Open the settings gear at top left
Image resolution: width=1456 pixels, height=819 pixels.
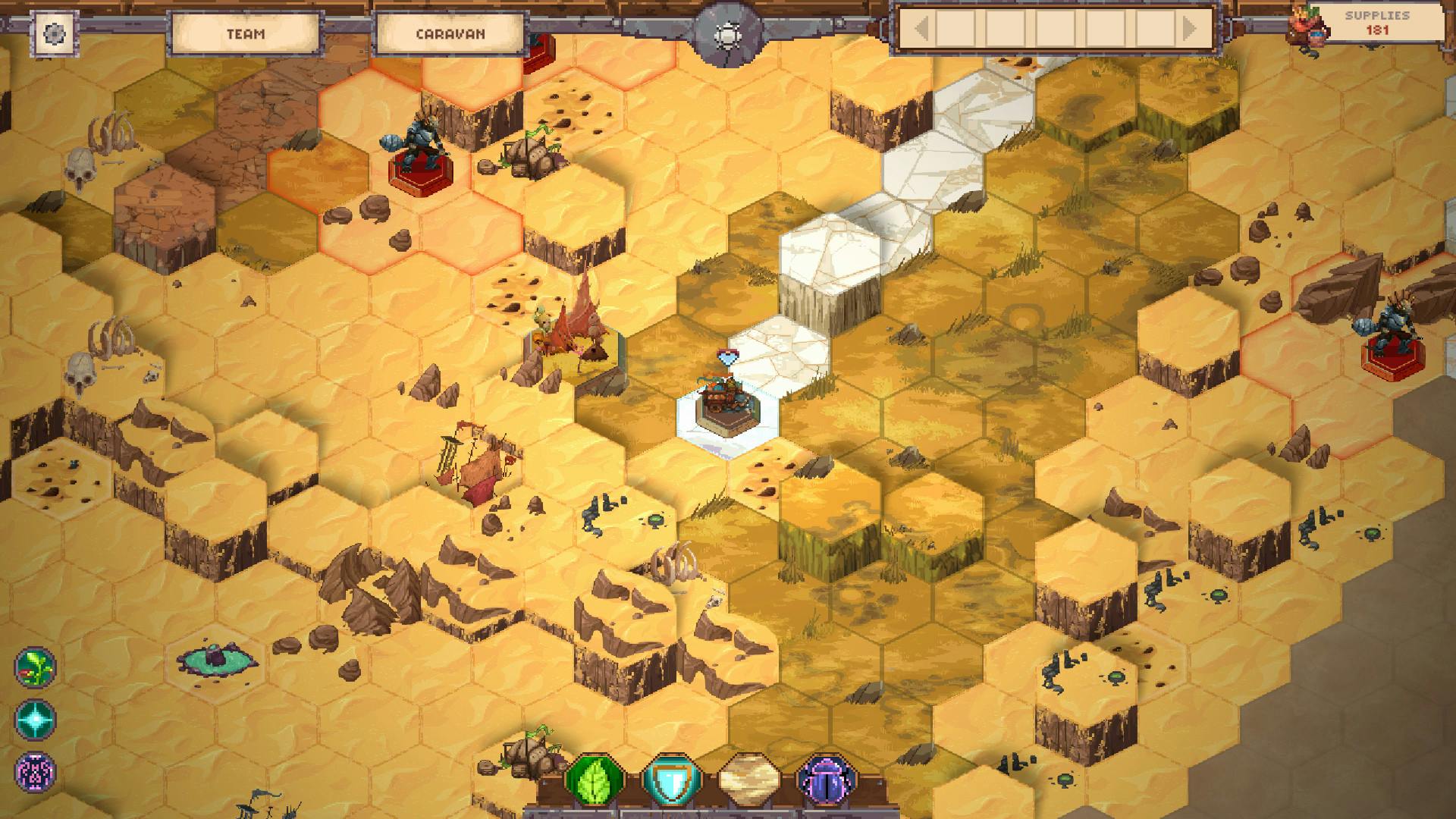(x=53, y=34)
